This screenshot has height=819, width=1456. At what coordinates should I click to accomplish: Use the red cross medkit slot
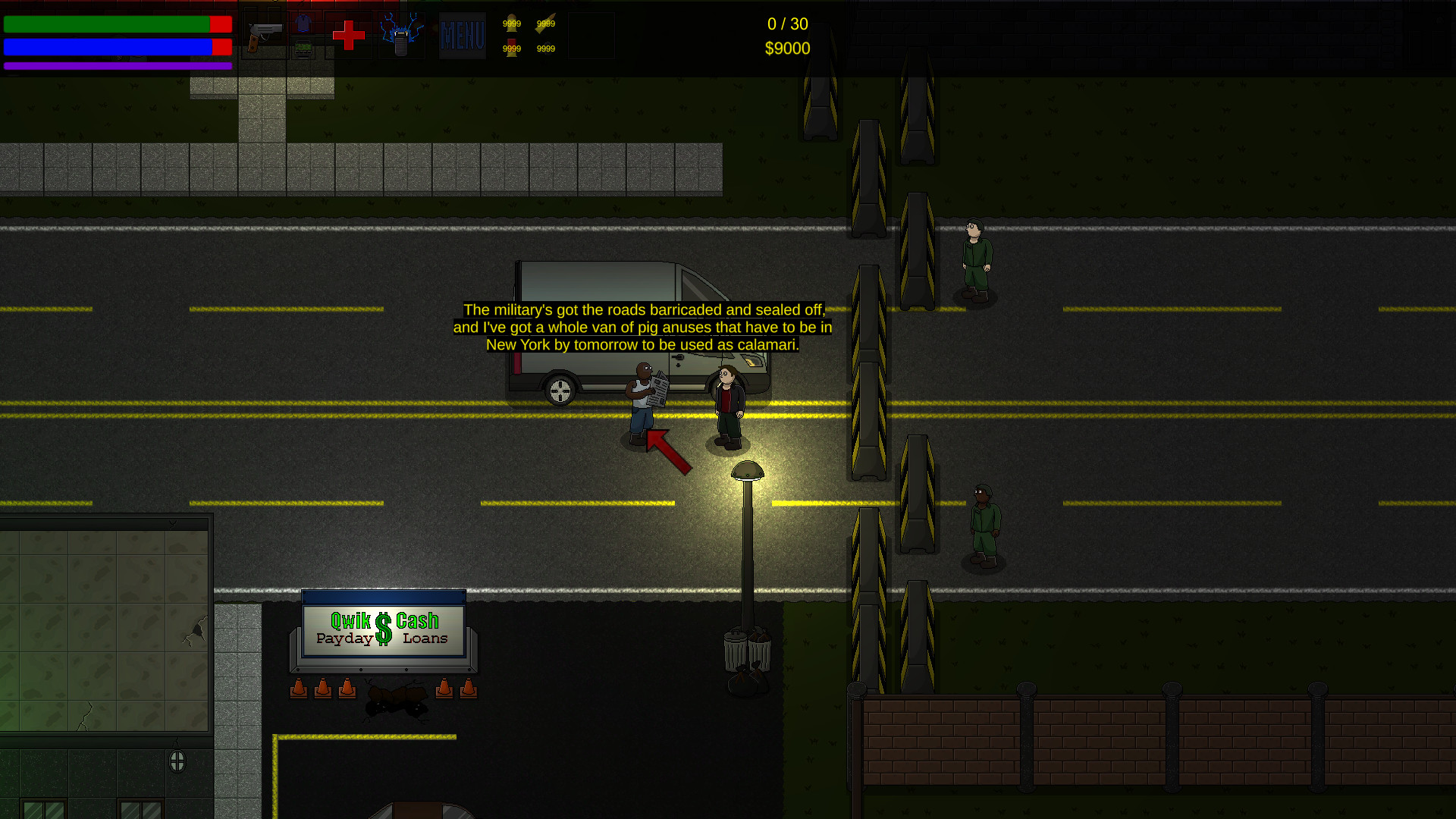pos(349,36)
